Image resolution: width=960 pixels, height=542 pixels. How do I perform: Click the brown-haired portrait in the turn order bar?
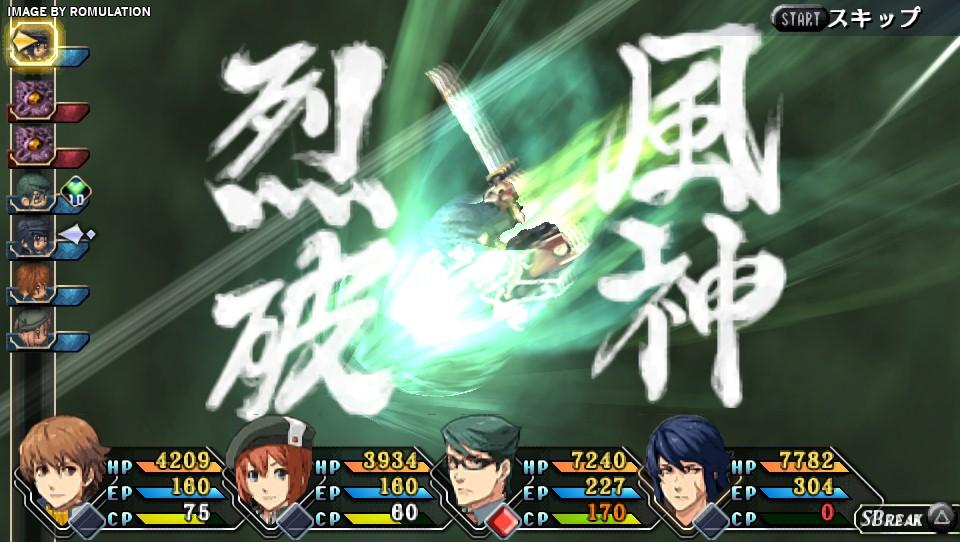[30, 284]
